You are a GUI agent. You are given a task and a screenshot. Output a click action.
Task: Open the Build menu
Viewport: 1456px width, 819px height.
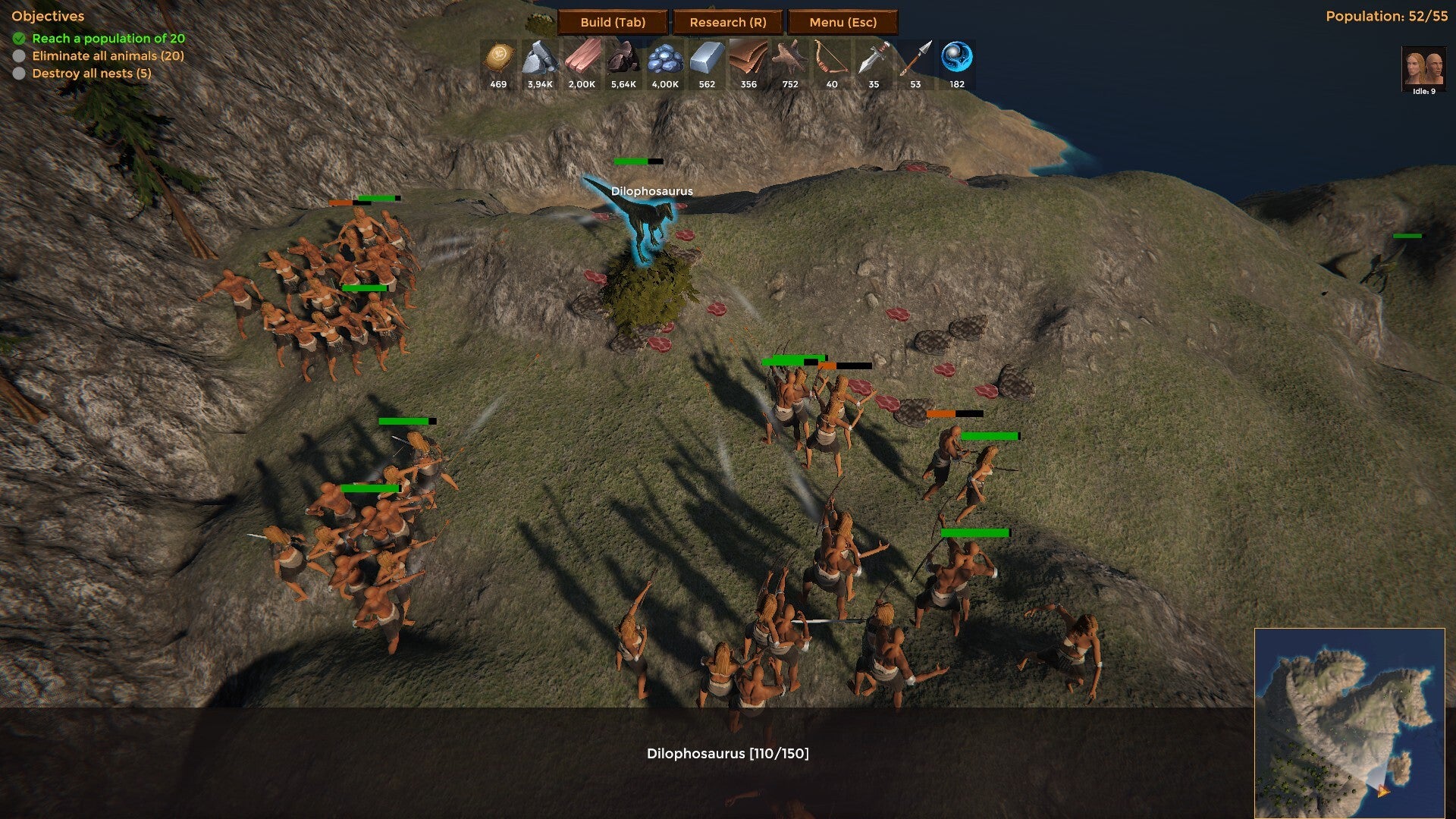pos(613,22)
